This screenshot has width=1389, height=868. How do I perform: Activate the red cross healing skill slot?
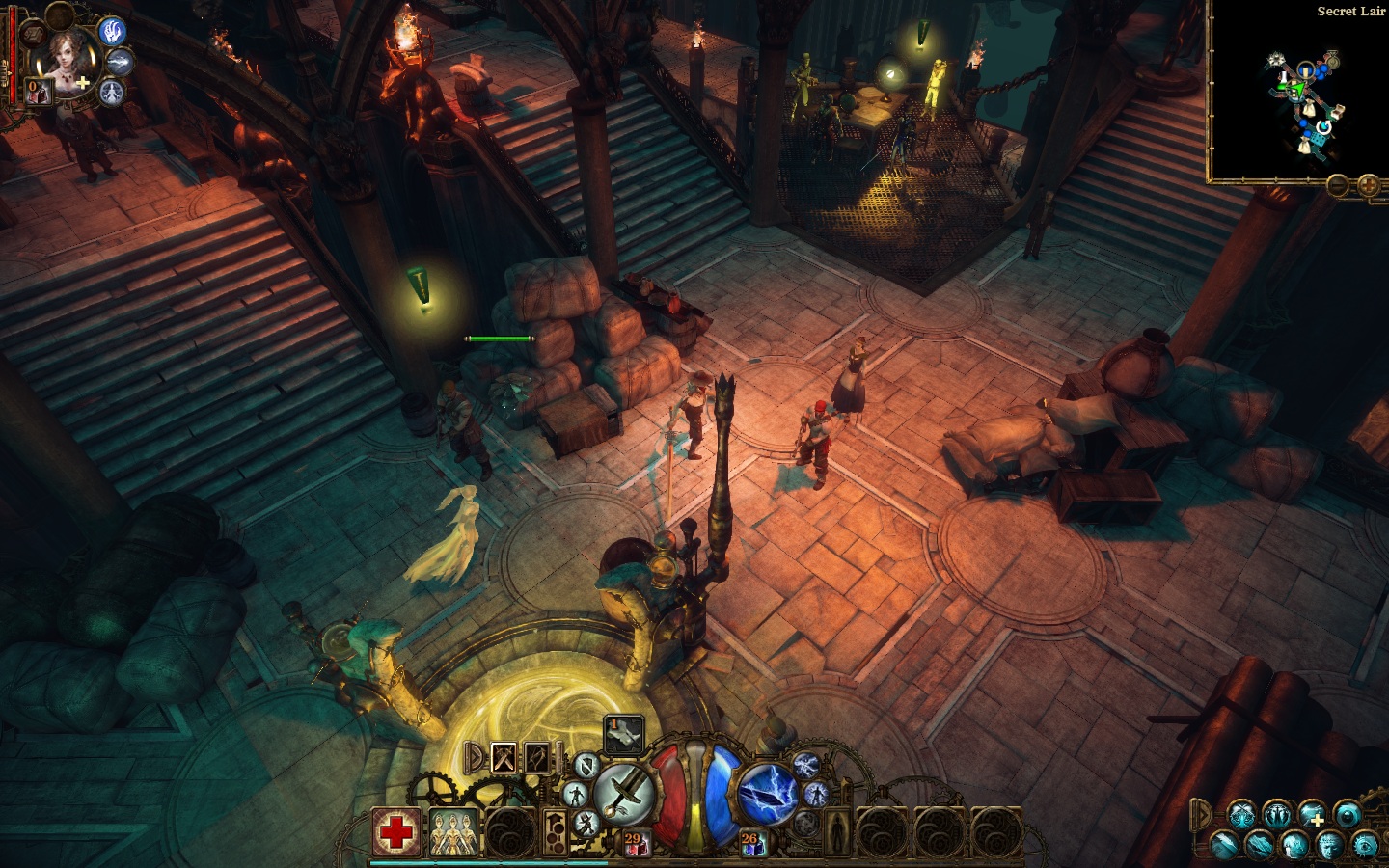(x=395, y=831)
